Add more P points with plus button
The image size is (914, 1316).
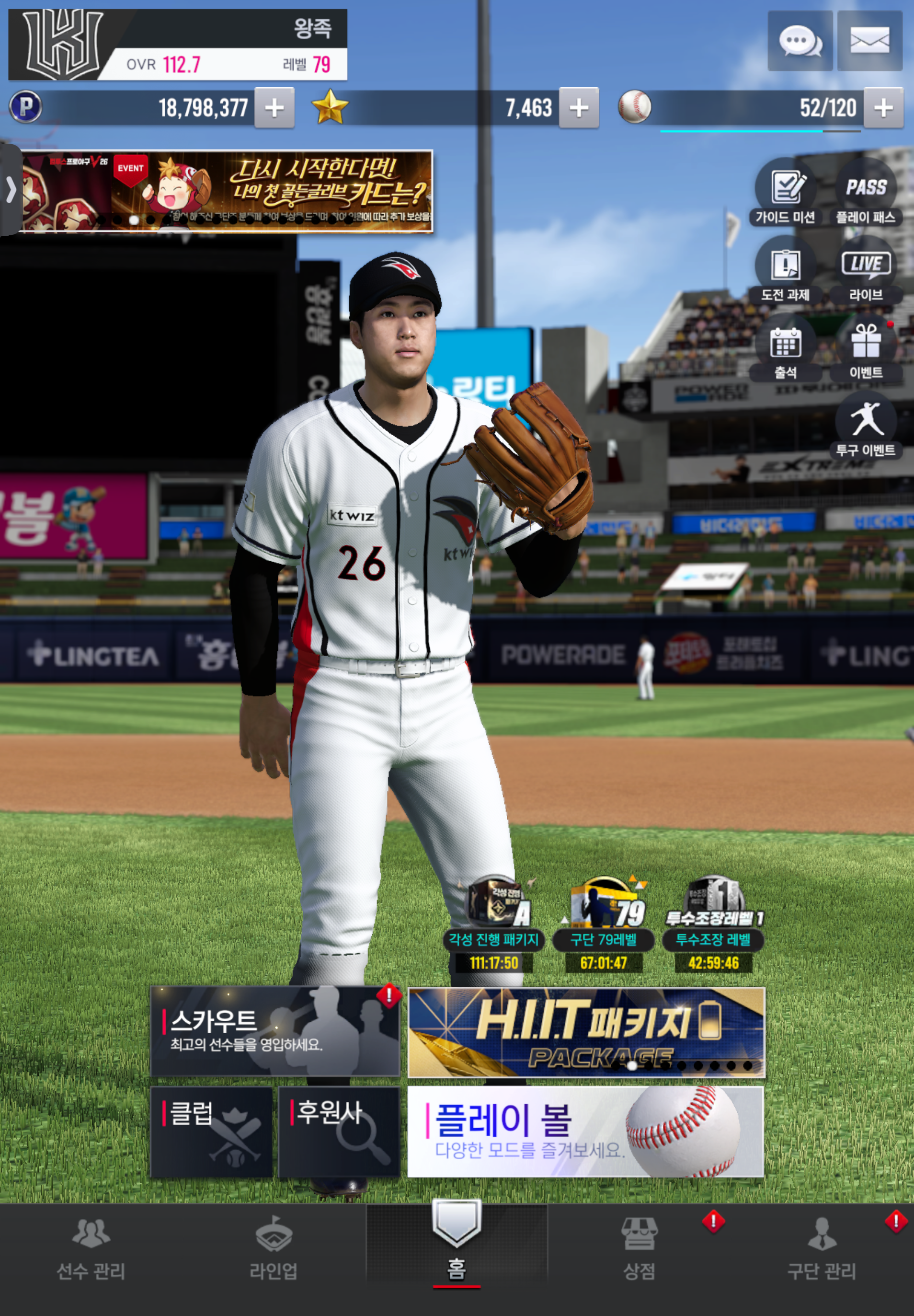274,108
